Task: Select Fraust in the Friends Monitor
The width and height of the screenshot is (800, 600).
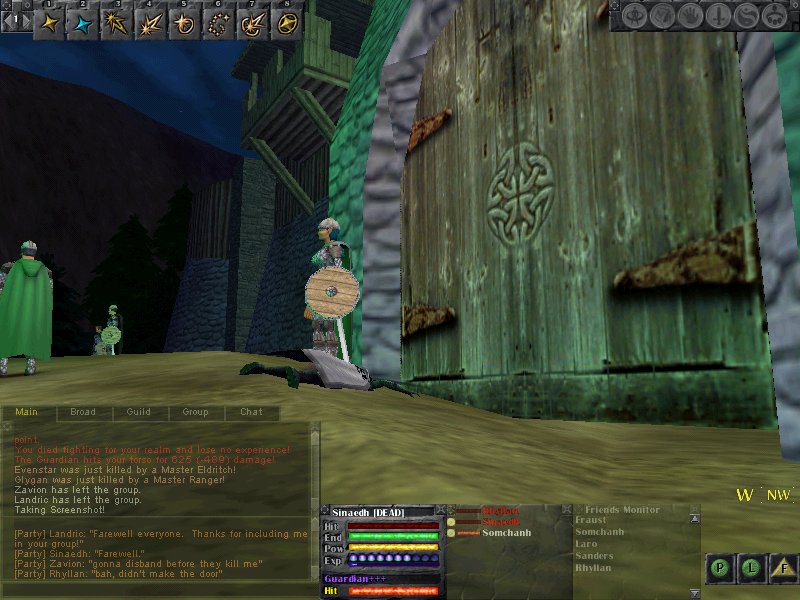Action: (x=590, y=520)
